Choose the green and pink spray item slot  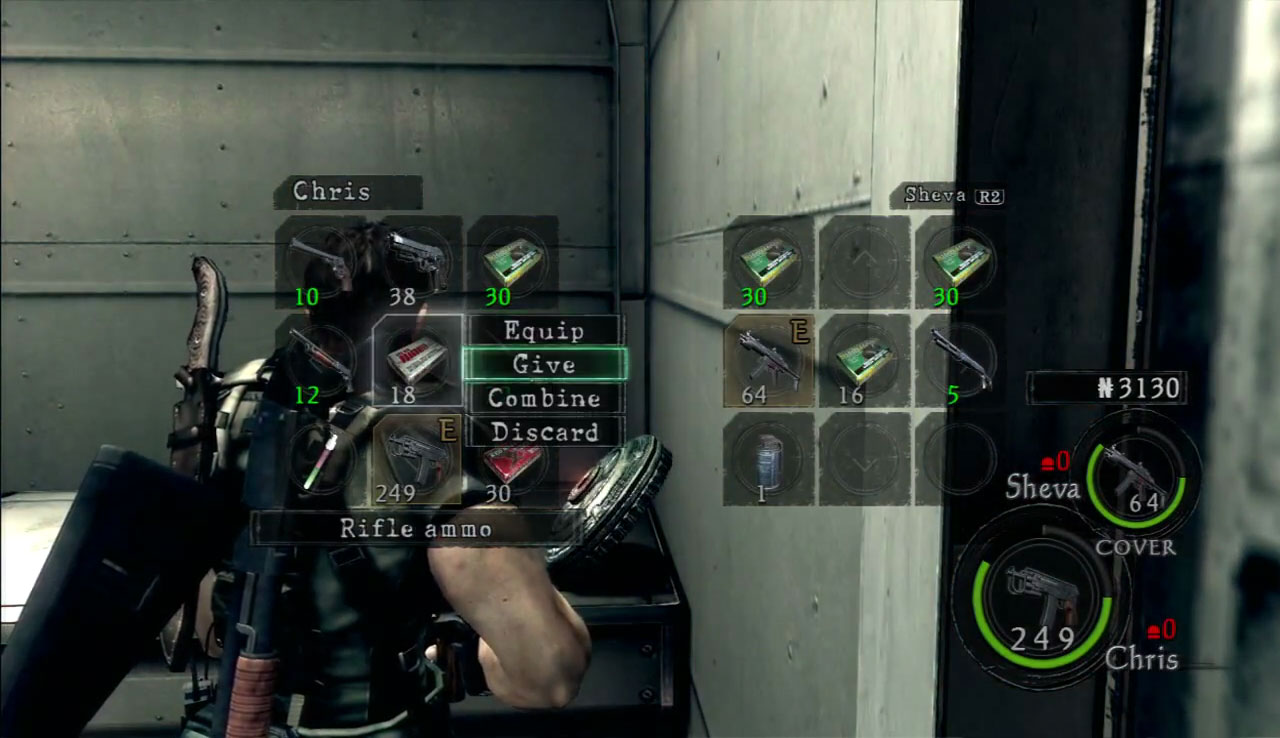point(320,458)
